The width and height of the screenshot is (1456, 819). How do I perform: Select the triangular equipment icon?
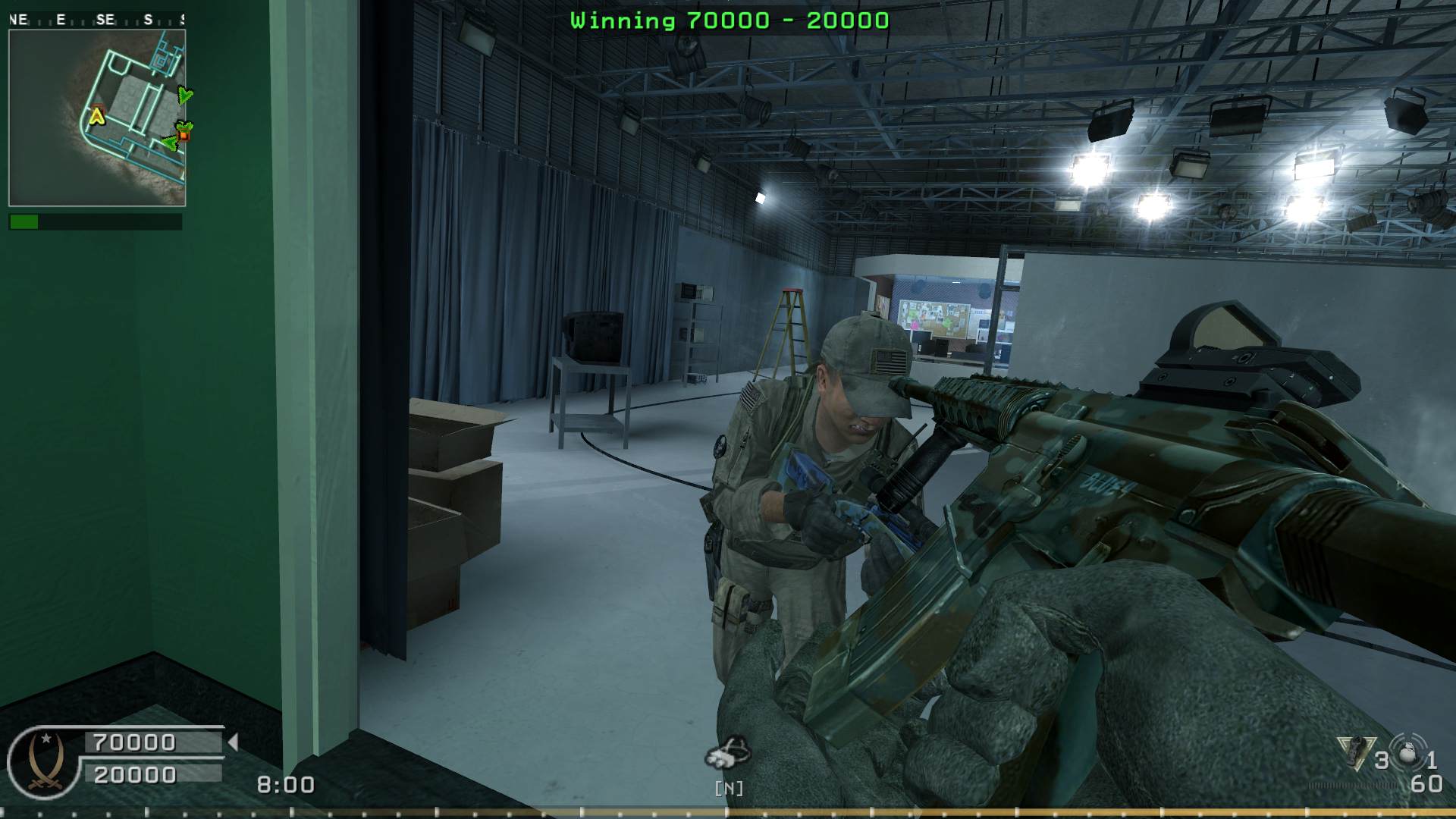pyautogui.click(x=1356, y=753)
